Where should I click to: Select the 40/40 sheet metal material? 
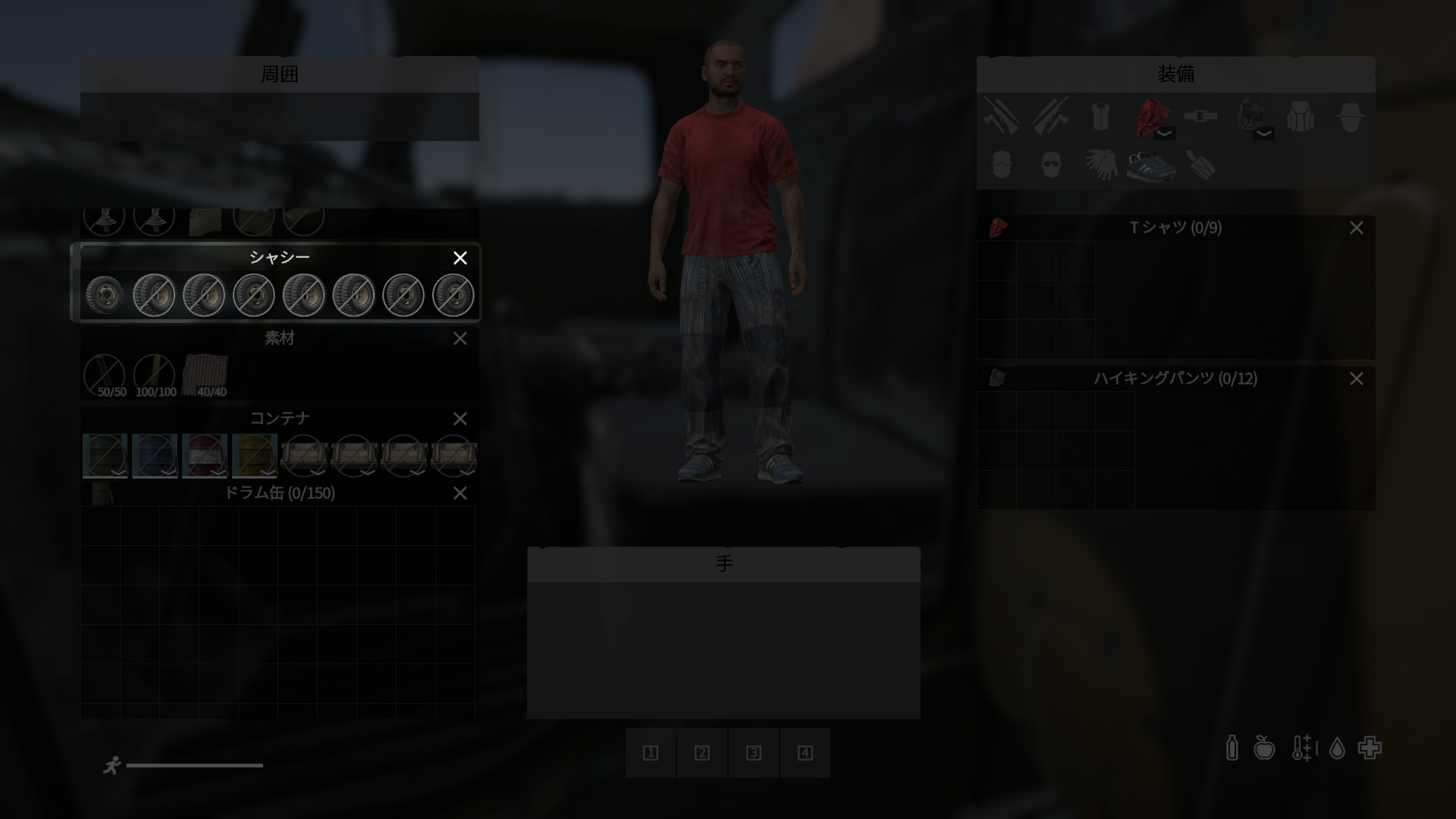tap(206, 375)
